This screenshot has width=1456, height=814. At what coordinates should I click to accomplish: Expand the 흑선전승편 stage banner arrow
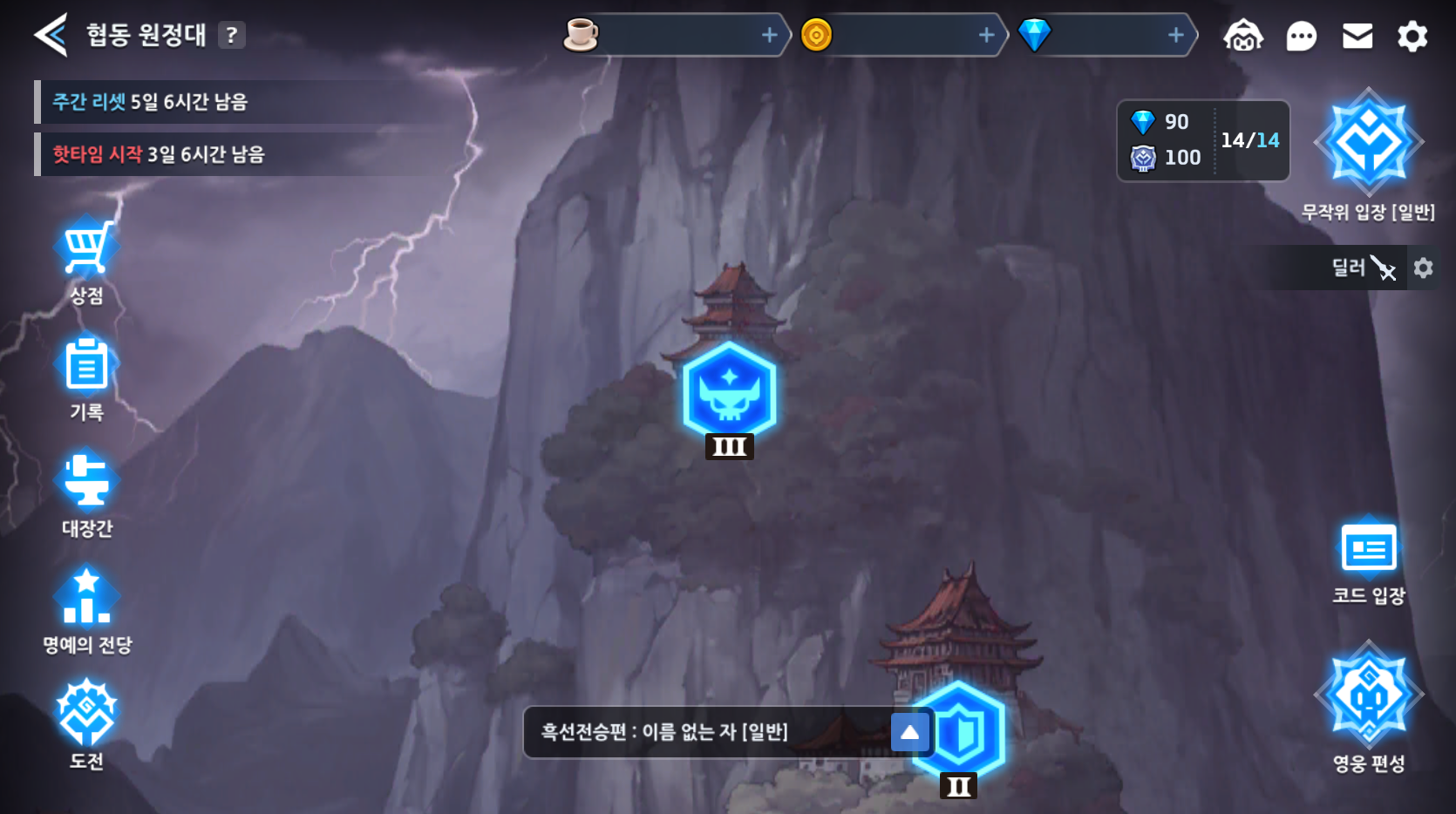click(909, 733)
